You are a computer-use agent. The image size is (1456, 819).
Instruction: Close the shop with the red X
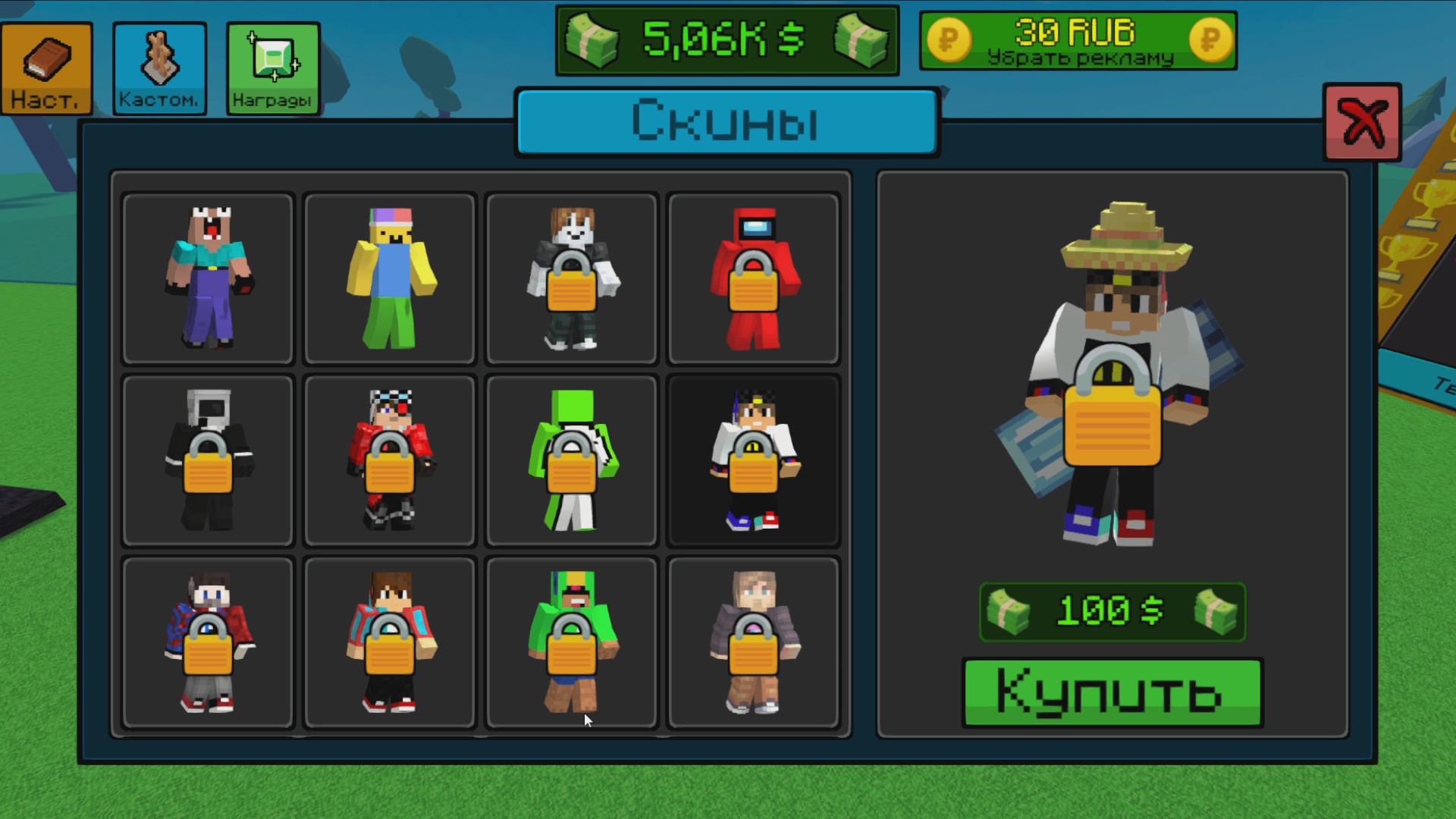[x=1363, y=121]
